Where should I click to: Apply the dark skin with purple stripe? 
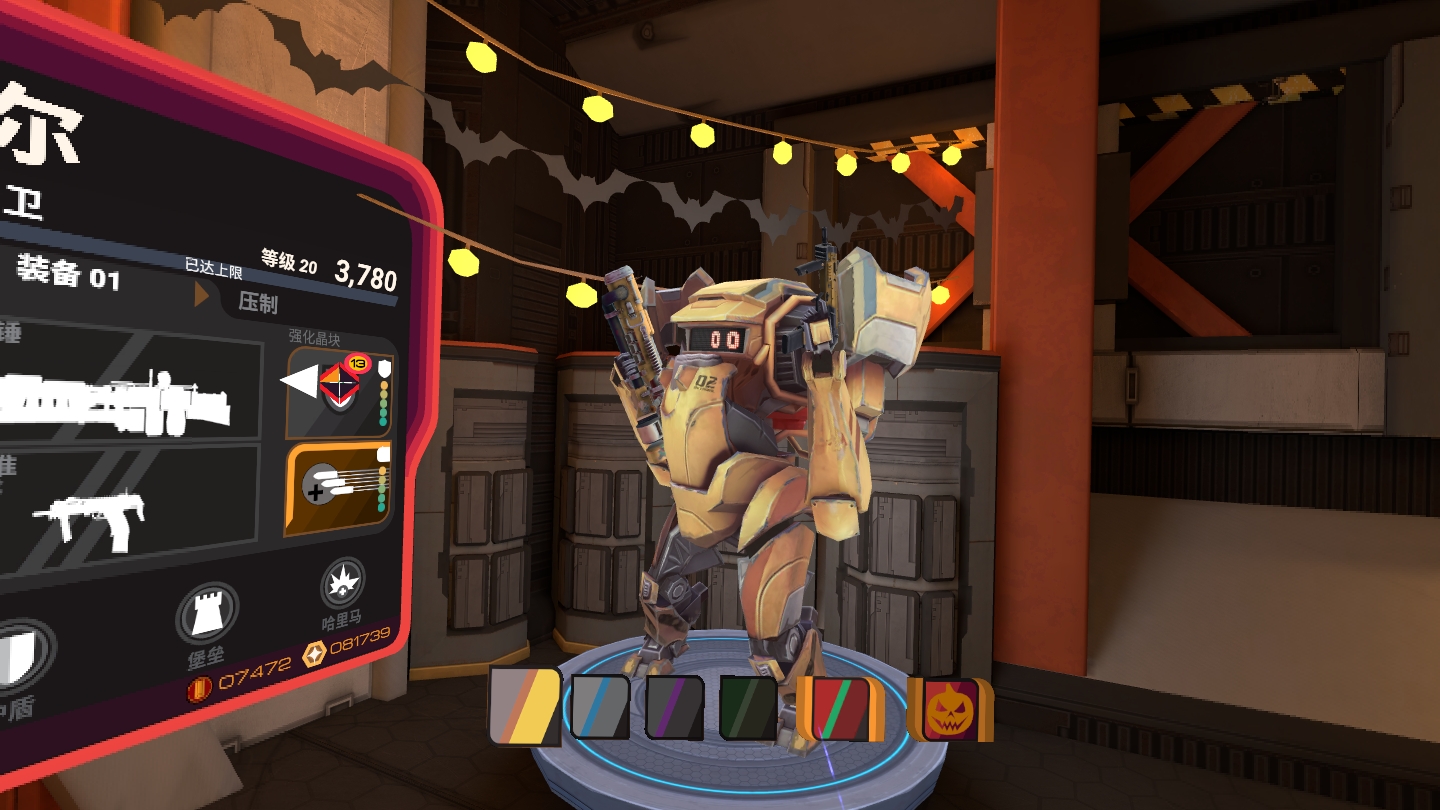pos(674,707)
